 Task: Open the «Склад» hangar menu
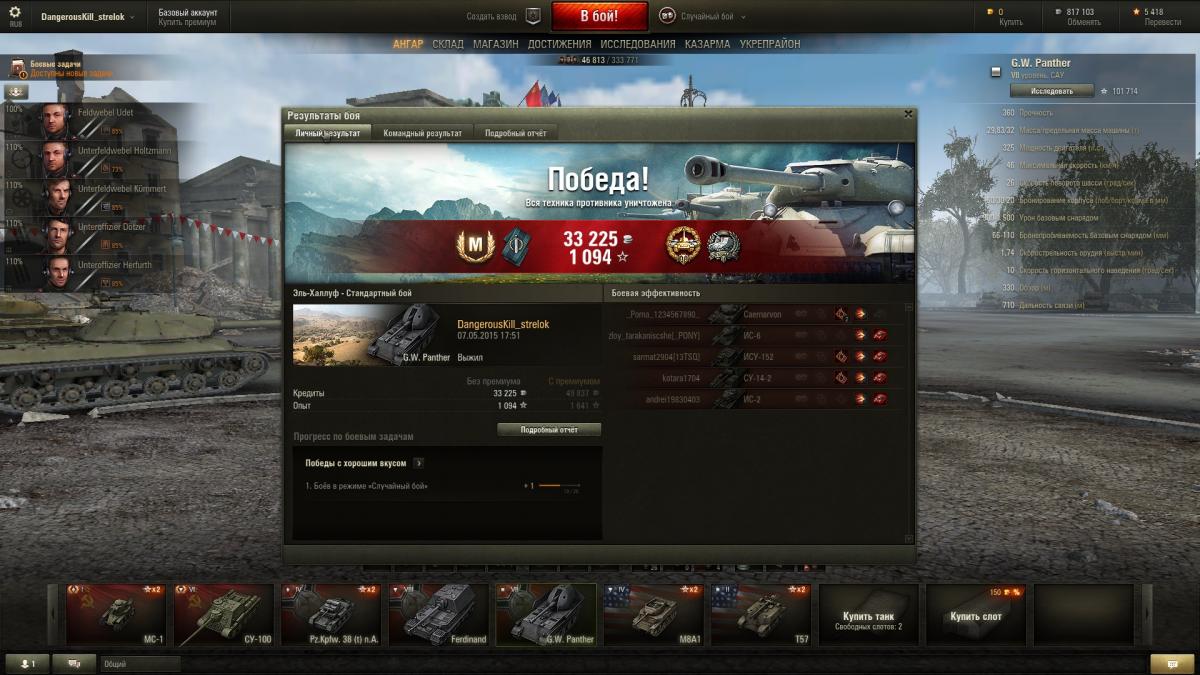[448, 44]
